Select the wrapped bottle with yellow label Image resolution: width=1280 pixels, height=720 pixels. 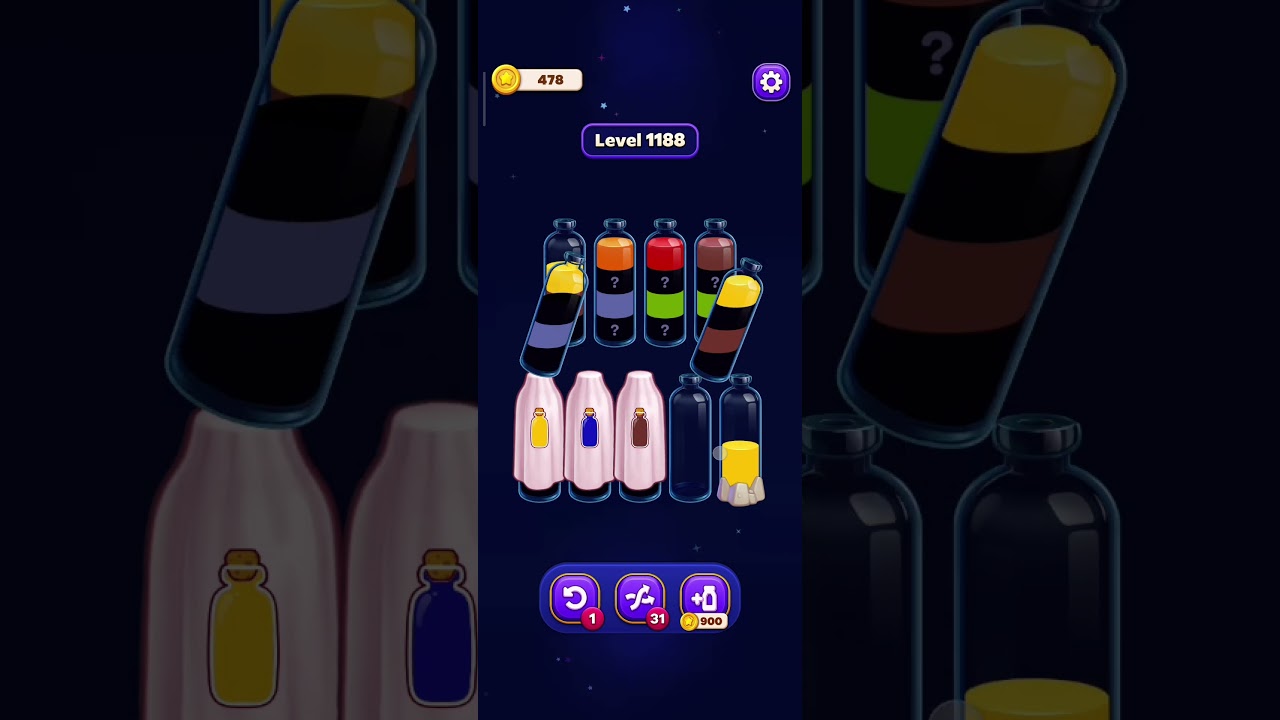[541, 435]
